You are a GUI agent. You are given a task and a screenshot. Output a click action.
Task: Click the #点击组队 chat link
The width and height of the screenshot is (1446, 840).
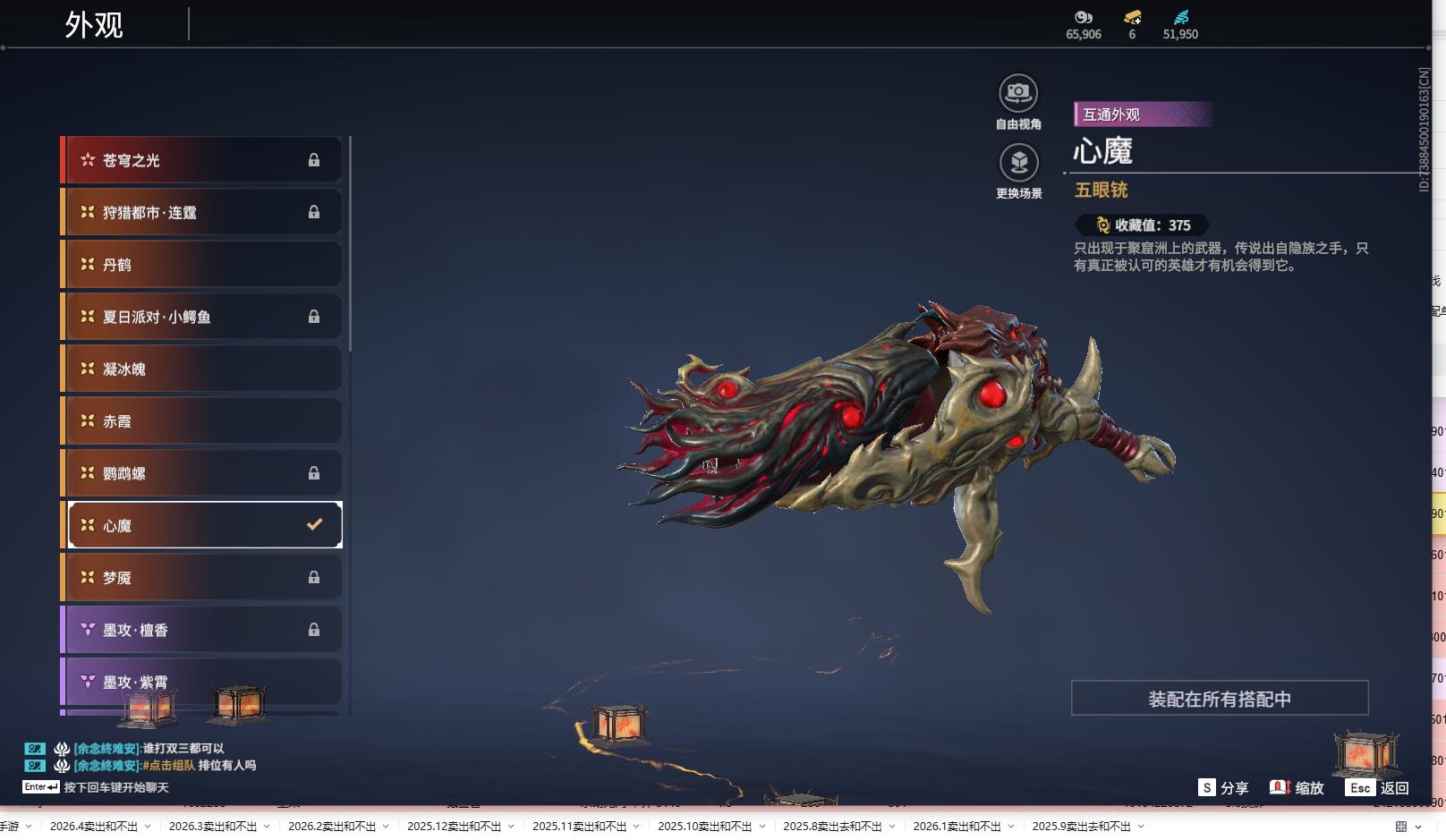168,766
